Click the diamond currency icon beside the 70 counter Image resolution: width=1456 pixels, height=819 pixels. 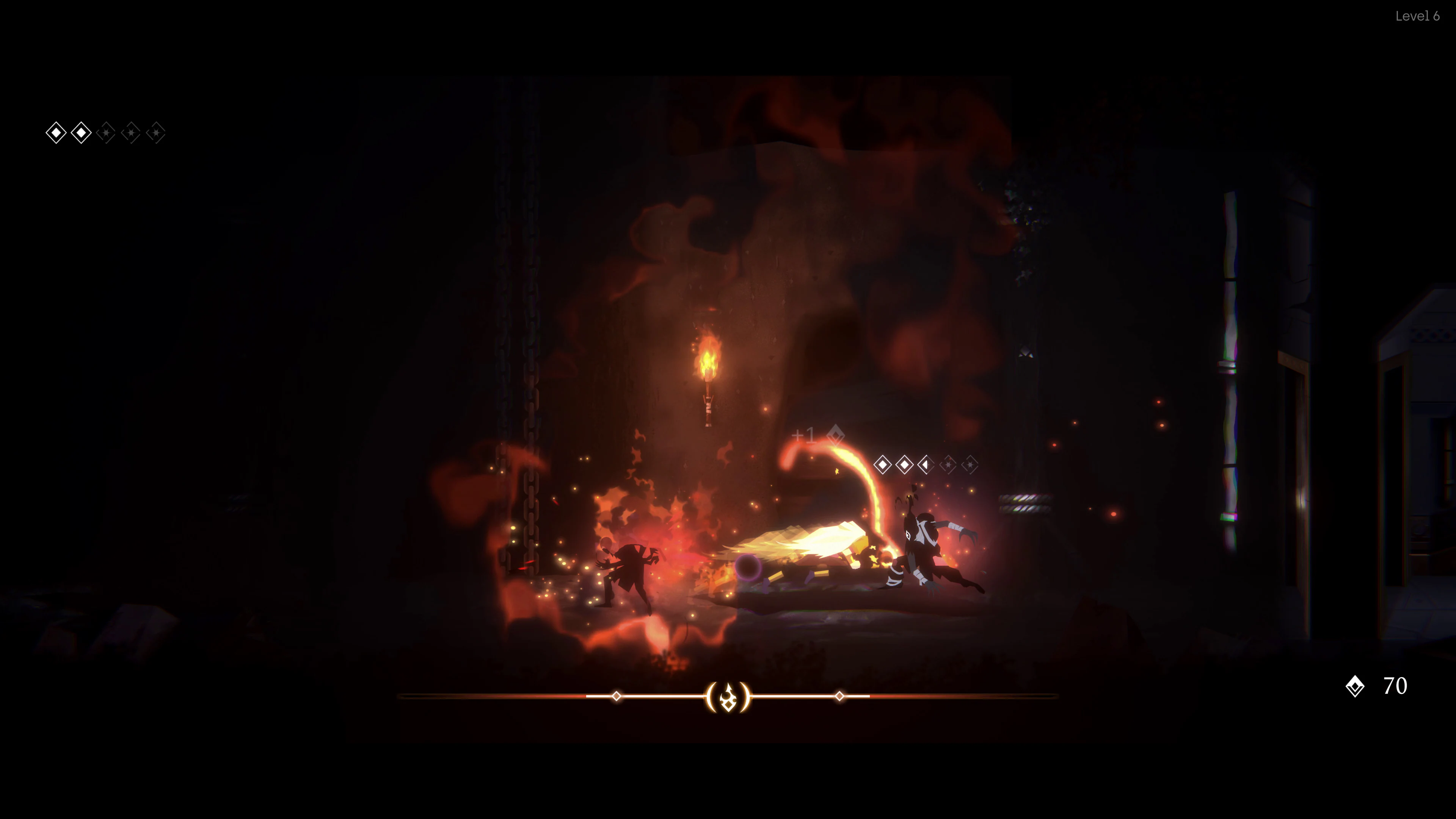tap(1356, 687)
